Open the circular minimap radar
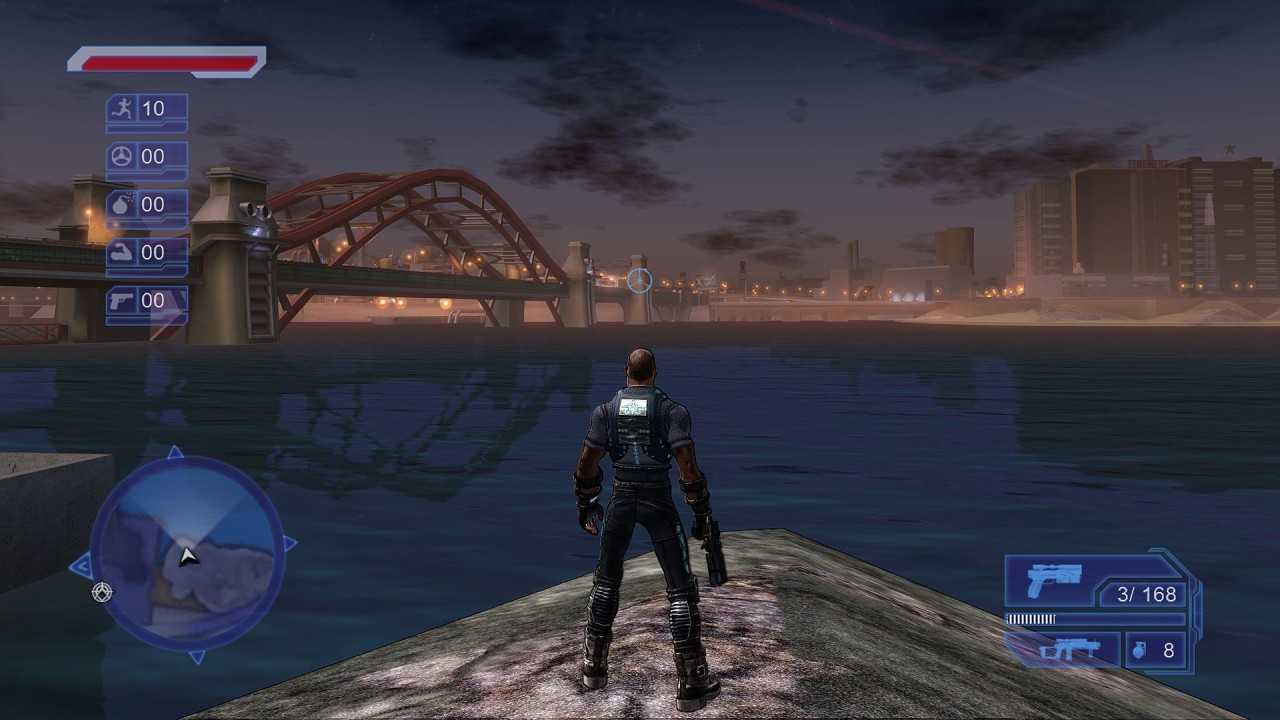This screenshot has height=720, width=1280. pos(187,554)
